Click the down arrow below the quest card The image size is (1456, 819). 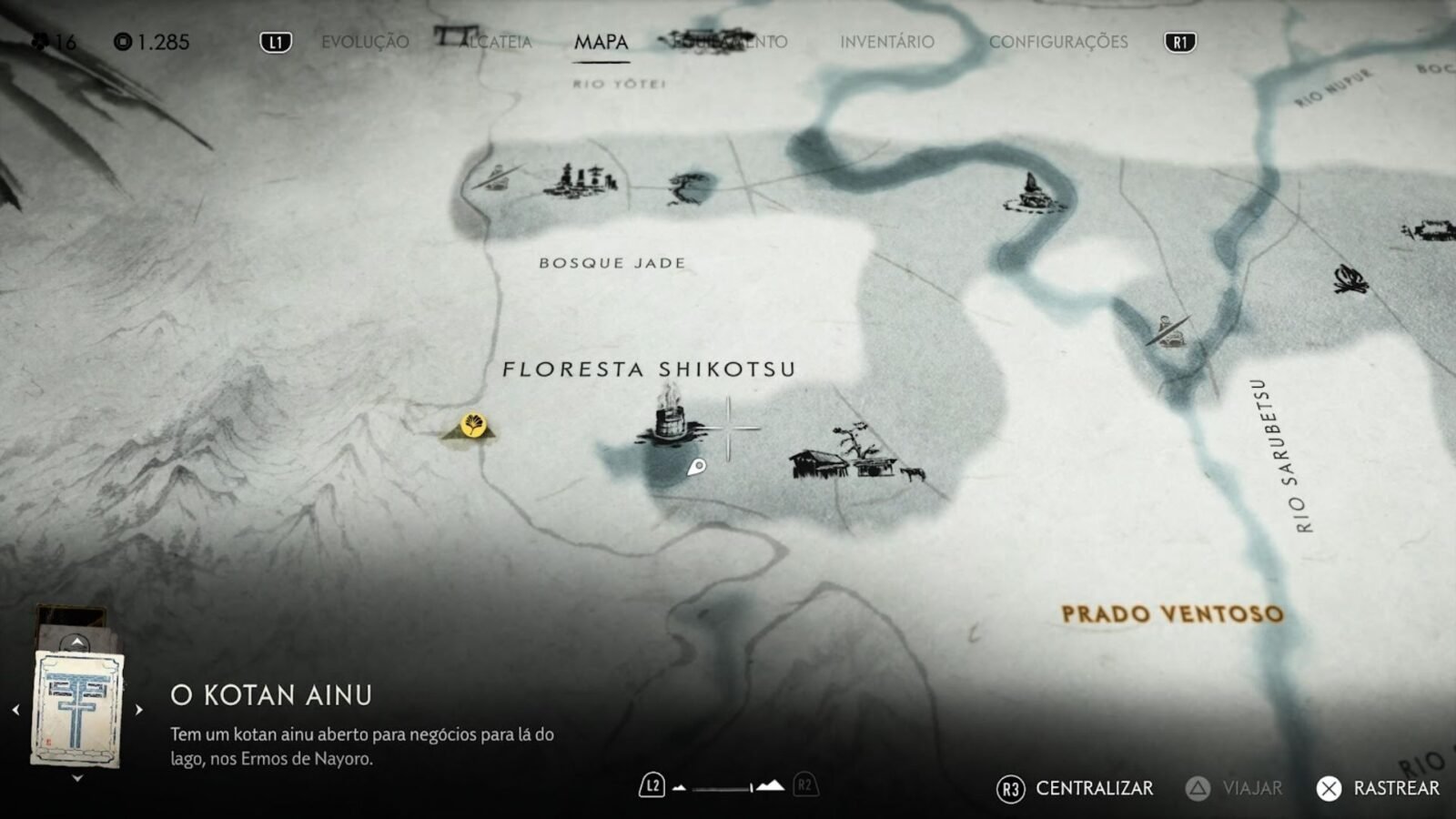[77, 779]
